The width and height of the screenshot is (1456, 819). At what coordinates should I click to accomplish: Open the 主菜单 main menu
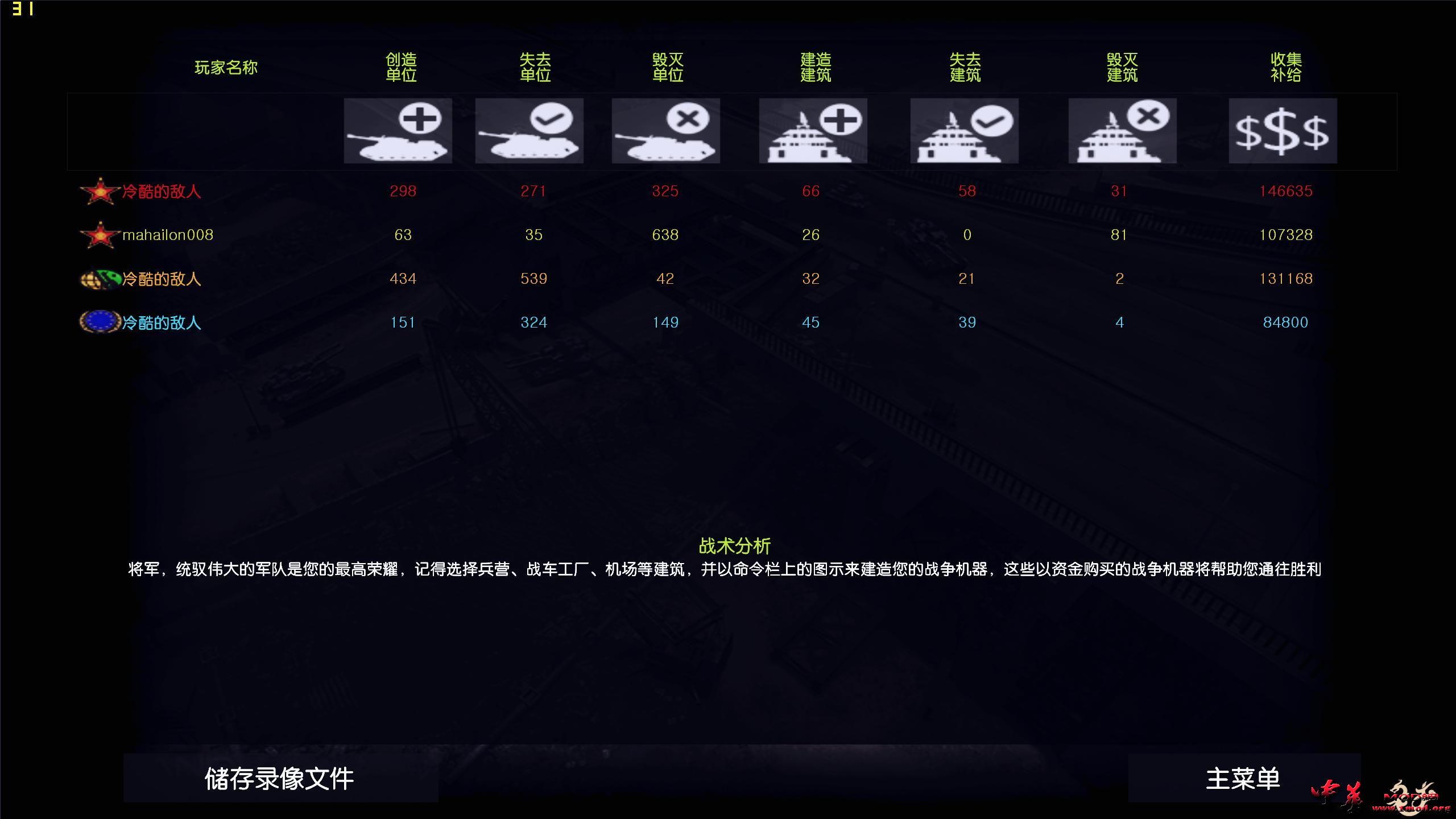(x=1243, y=778)
